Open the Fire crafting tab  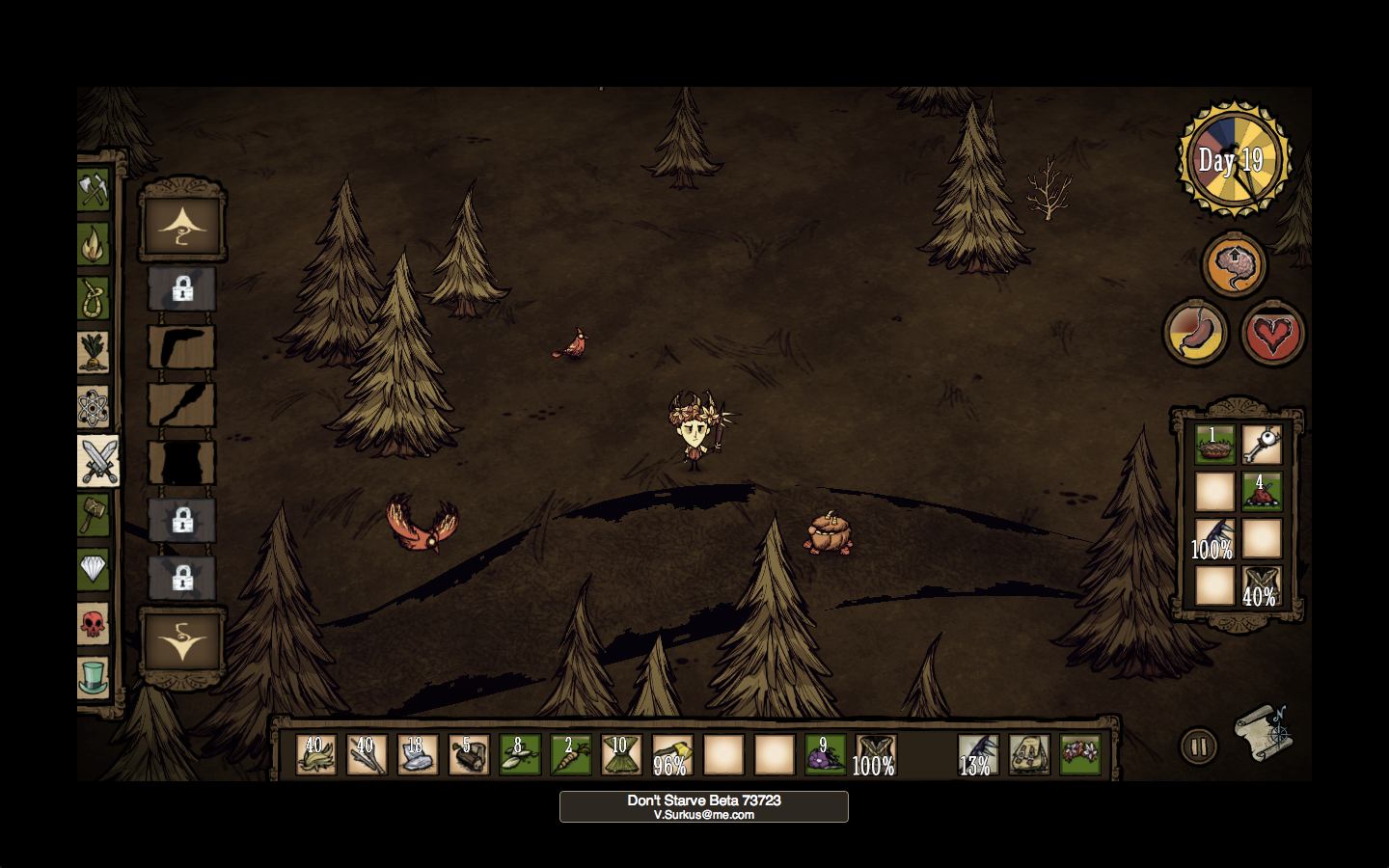93,244
